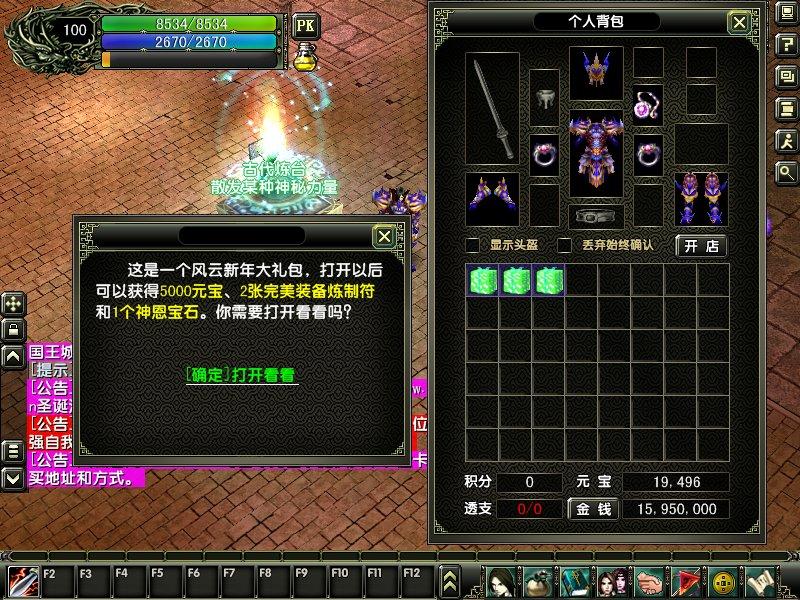Confirm opening the New Year gift pack
Screen dimensions: 800x600
coord(242,375)
